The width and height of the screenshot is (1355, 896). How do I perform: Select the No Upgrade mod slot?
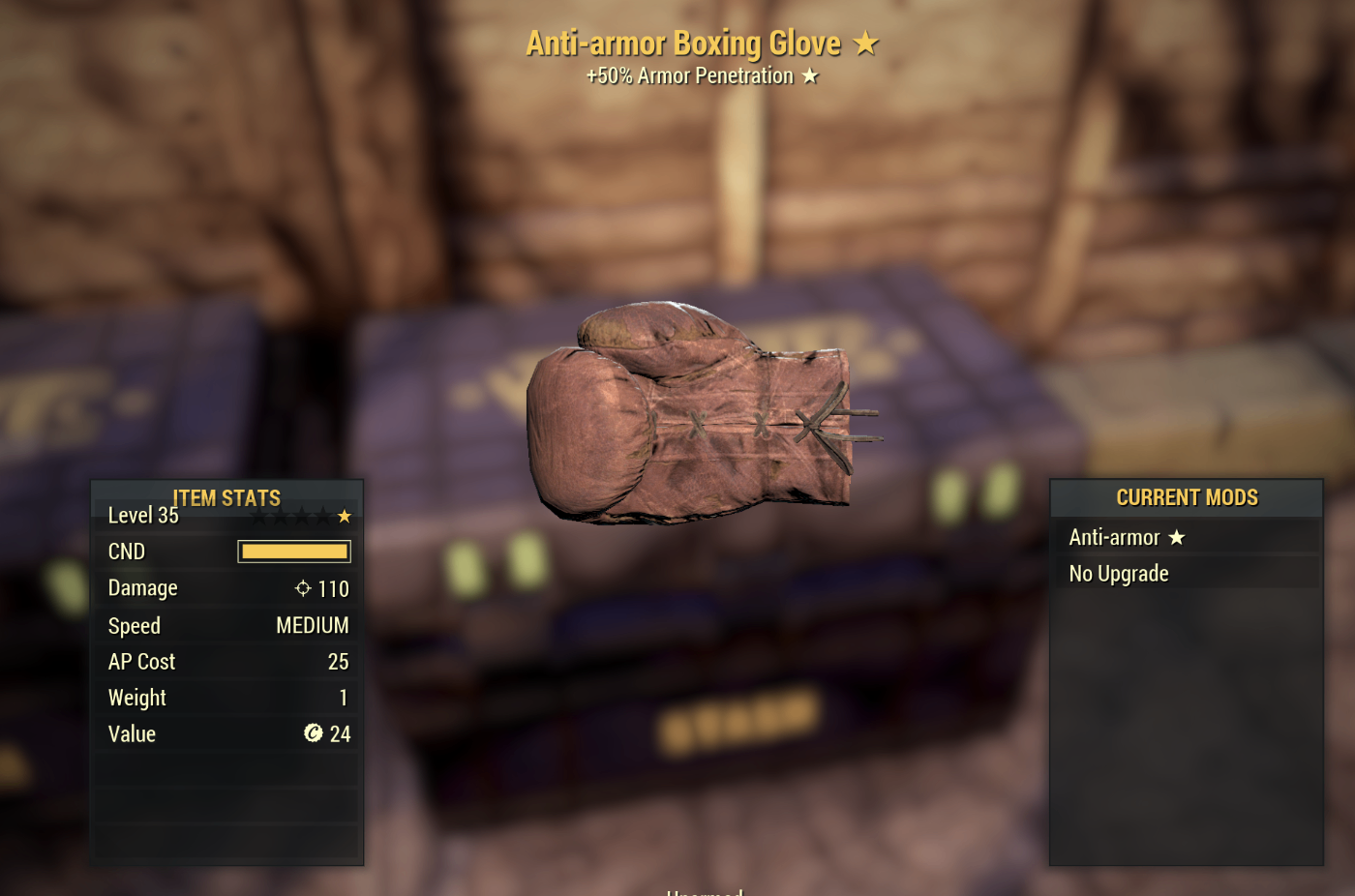tap(1119, 573)
